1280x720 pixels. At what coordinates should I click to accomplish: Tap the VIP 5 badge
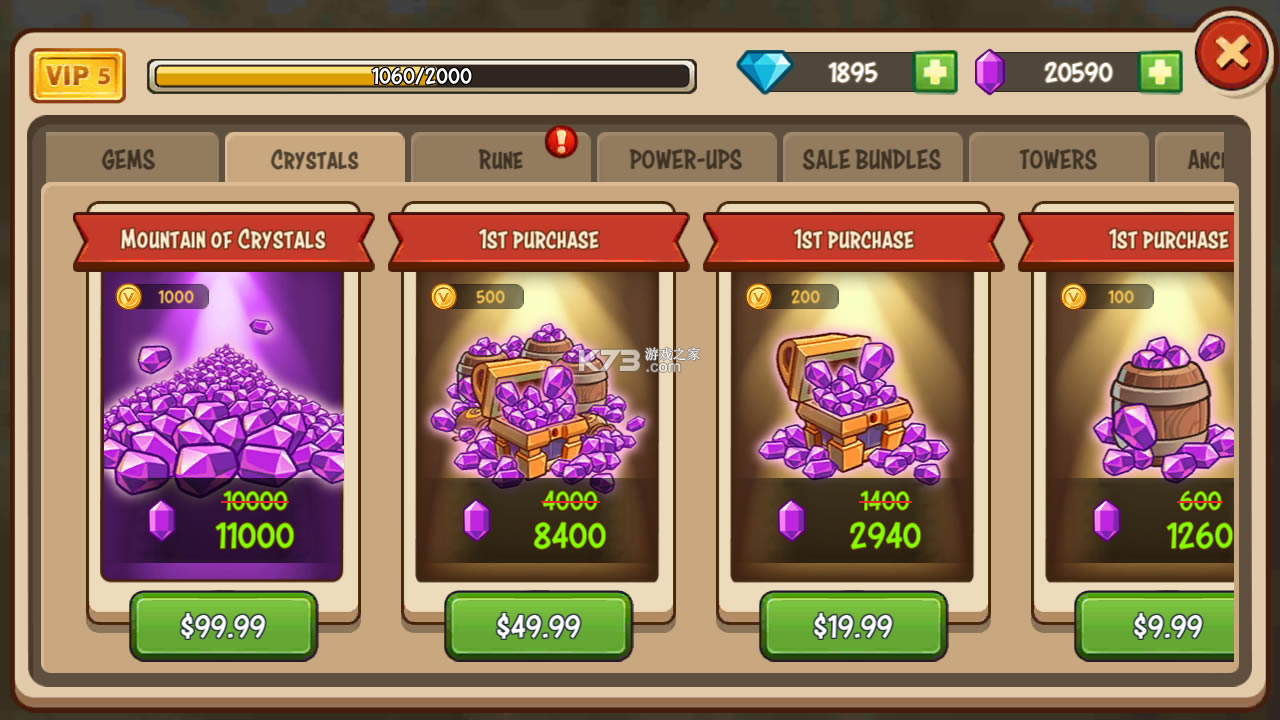[78, 76]
